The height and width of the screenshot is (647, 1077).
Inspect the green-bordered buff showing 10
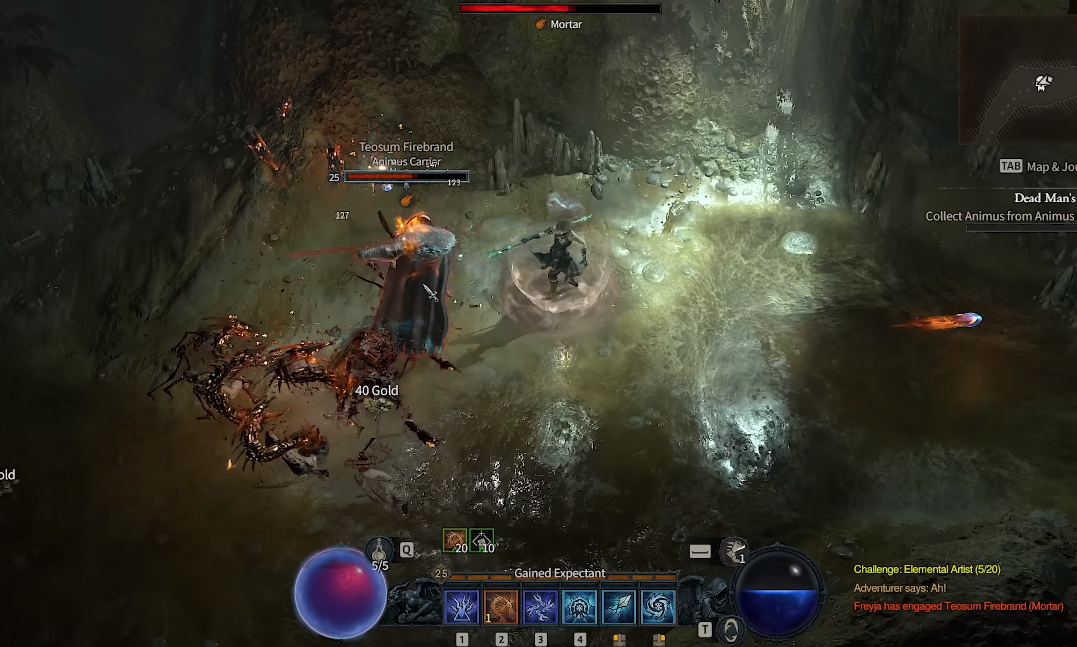click(x=482, y=541)
